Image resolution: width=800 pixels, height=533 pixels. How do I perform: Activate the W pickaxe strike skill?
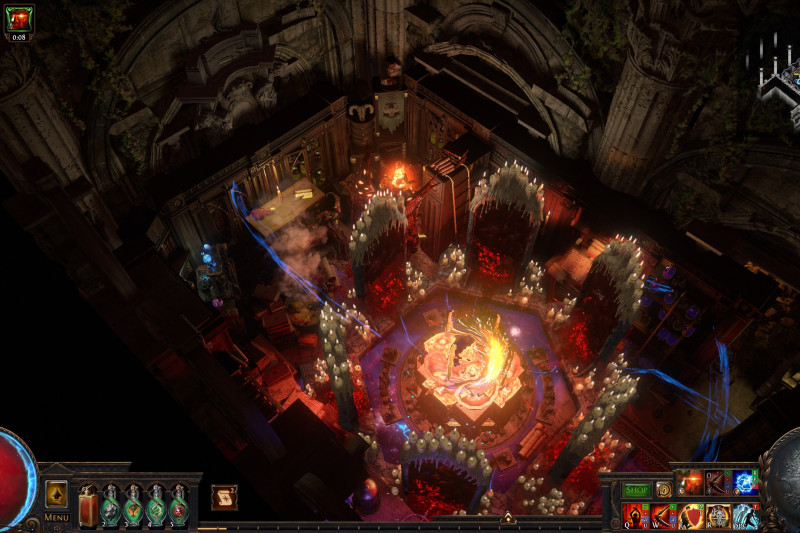(x=664, y=515)
